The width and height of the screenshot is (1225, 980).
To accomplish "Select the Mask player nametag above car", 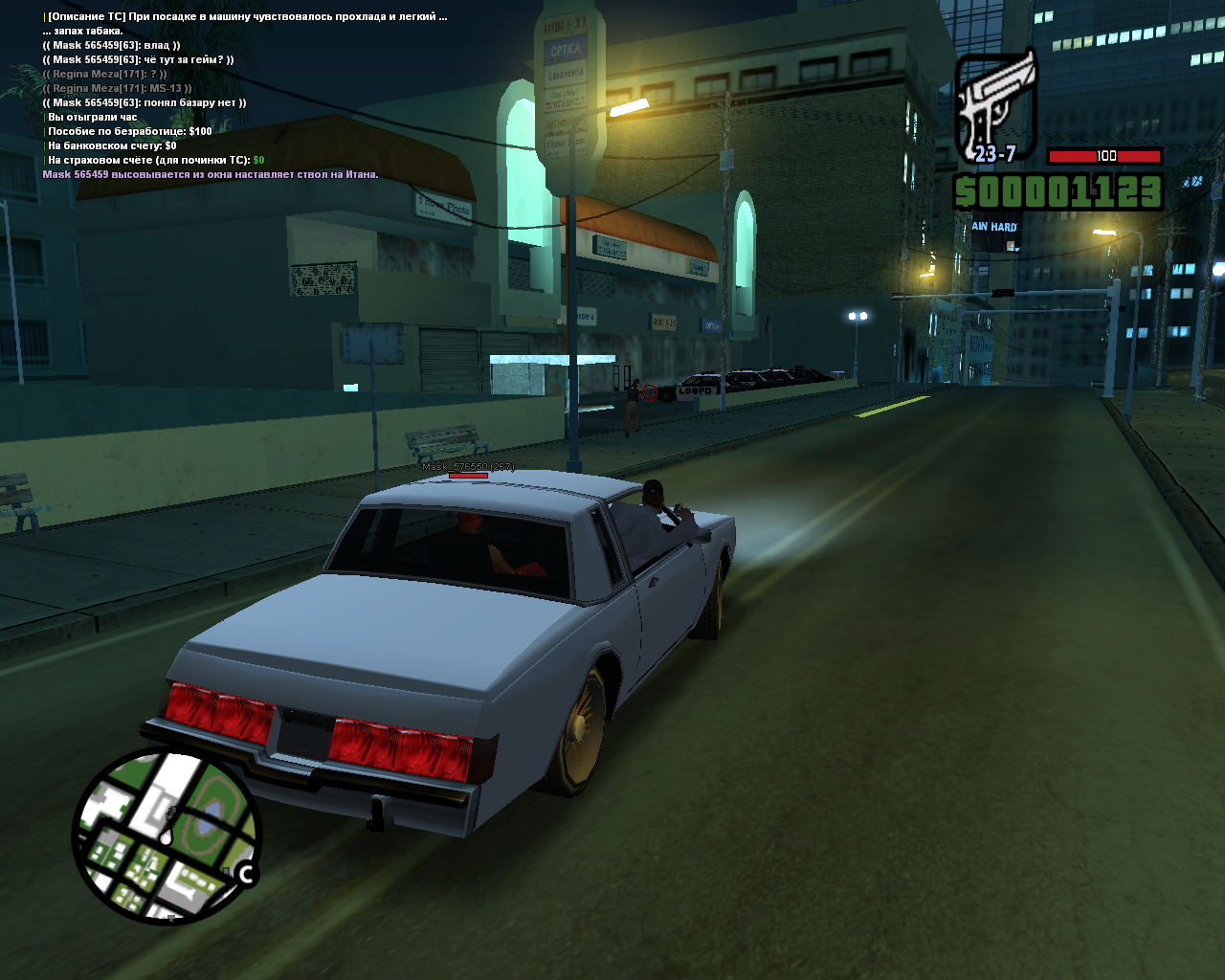I will [468, 467].
